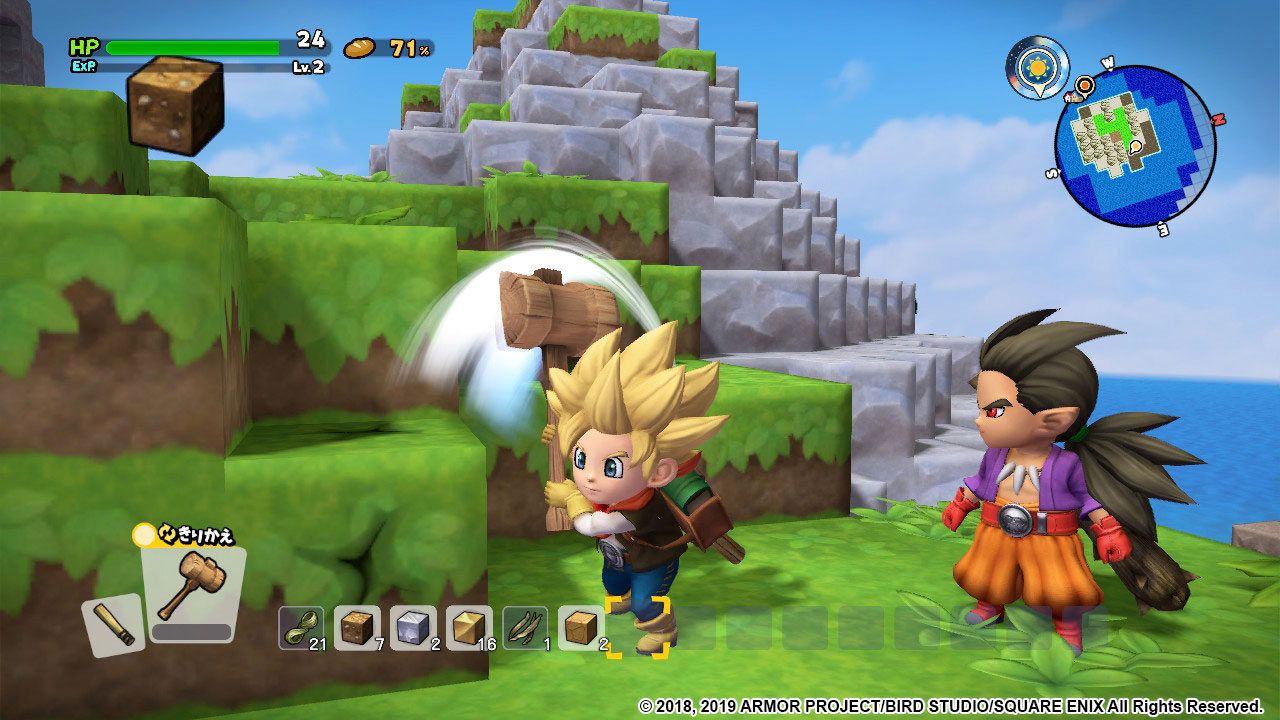Choose the earth block hotbar slot
Screen dimensions: 1280x720
pos(357,628)
